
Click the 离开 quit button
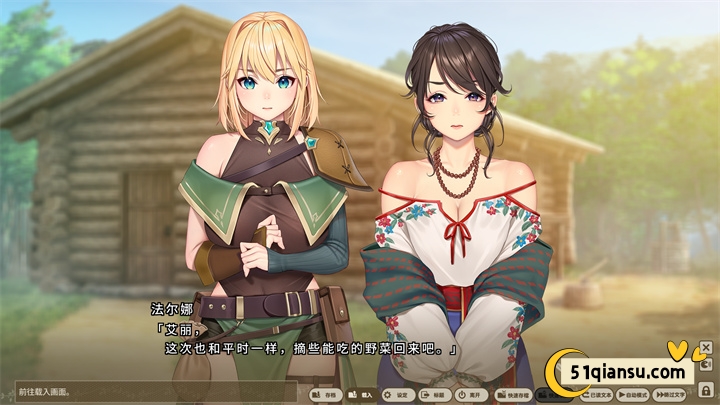tap(467, 395)
